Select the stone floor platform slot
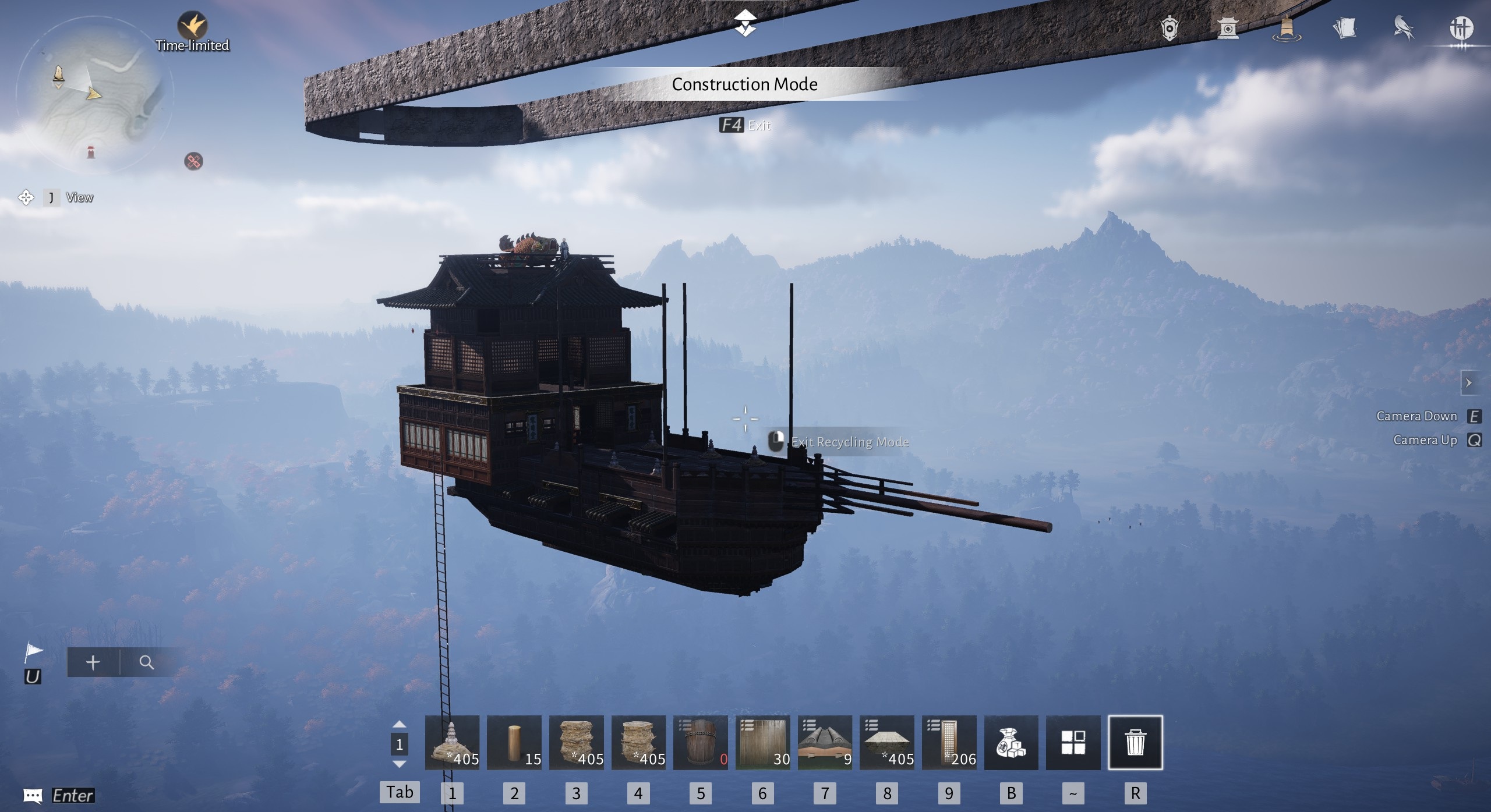The image size is (1491, 812). (x=886, y=742)
